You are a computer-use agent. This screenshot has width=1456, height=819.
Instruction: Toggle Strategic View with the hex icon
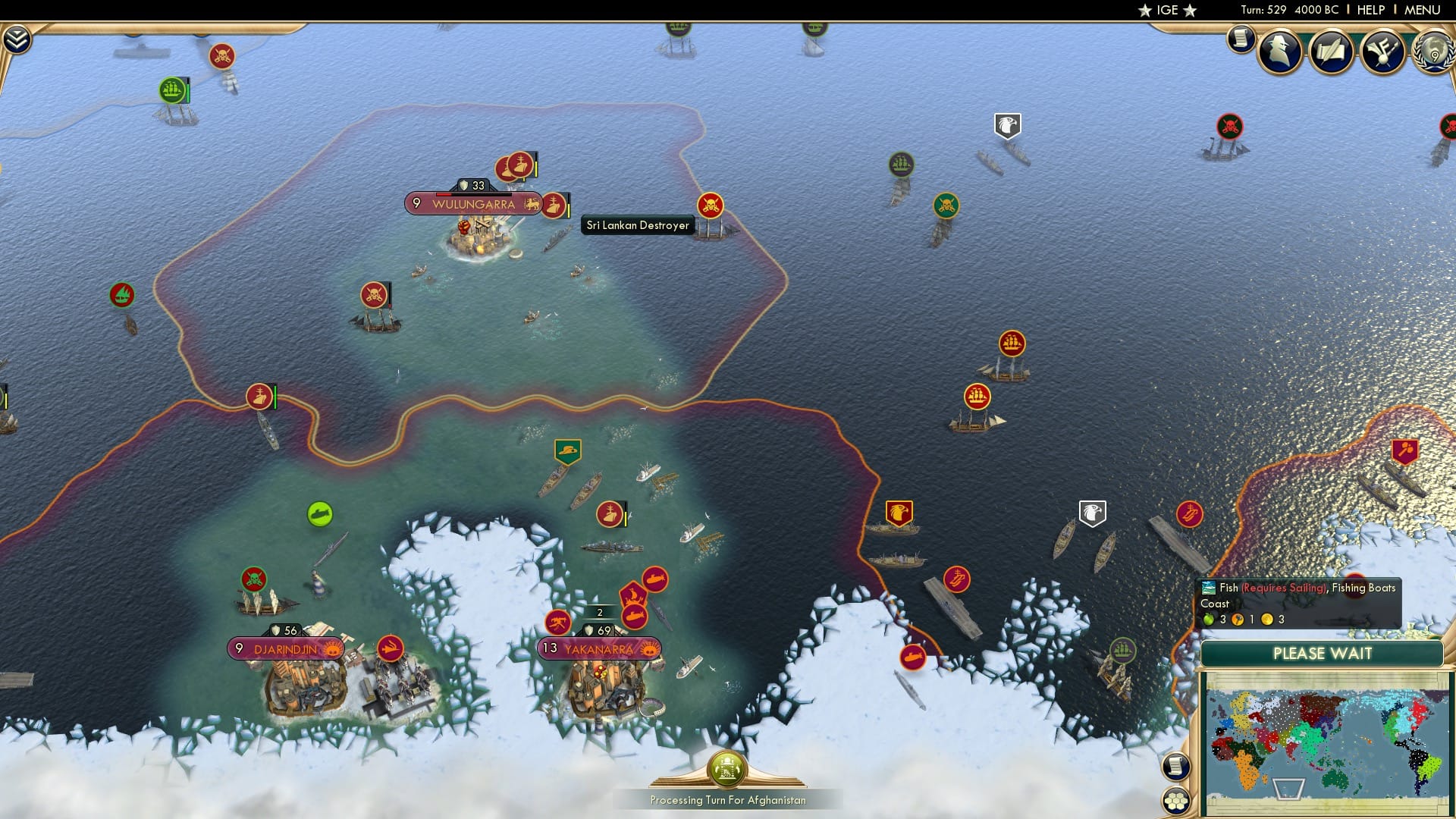[x=1175, y=801]
